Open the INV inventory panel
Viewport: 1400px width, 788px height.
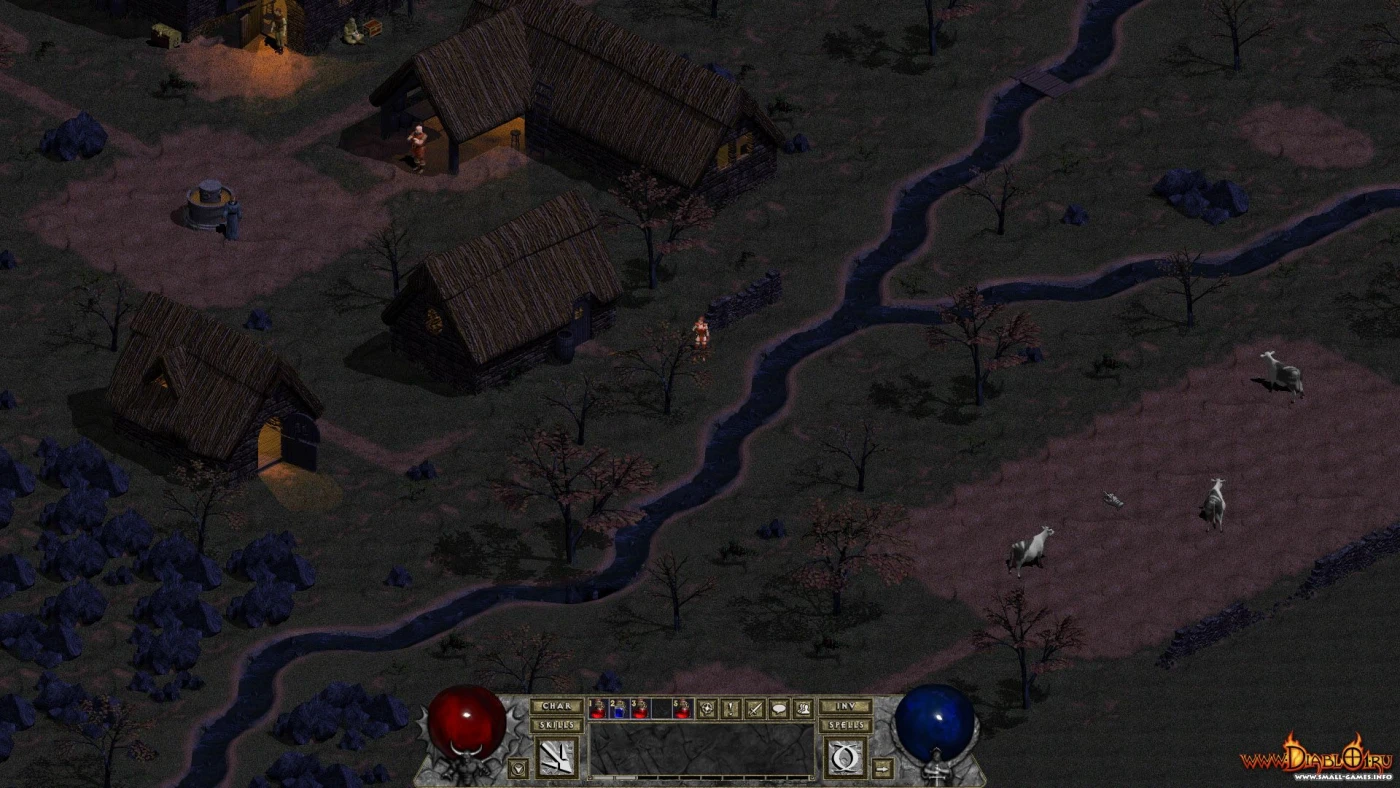coord(845,707)
